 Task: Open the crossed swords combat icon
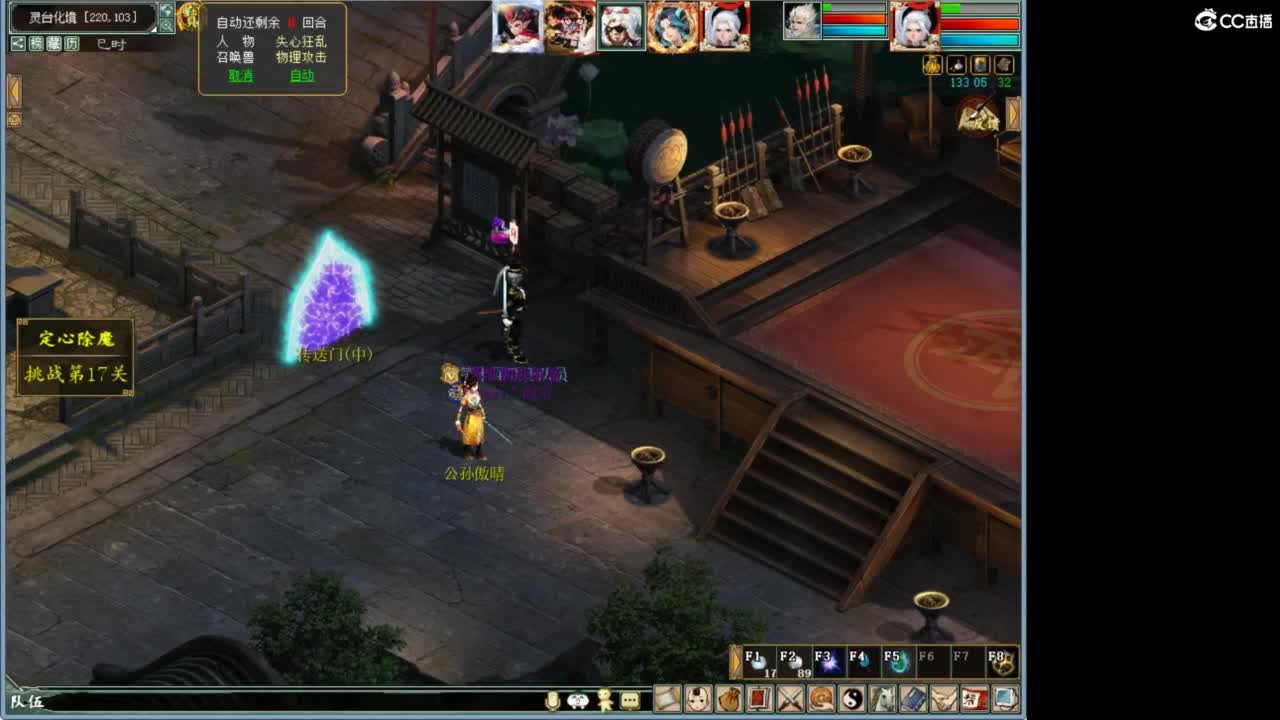(x=791, y=698)
